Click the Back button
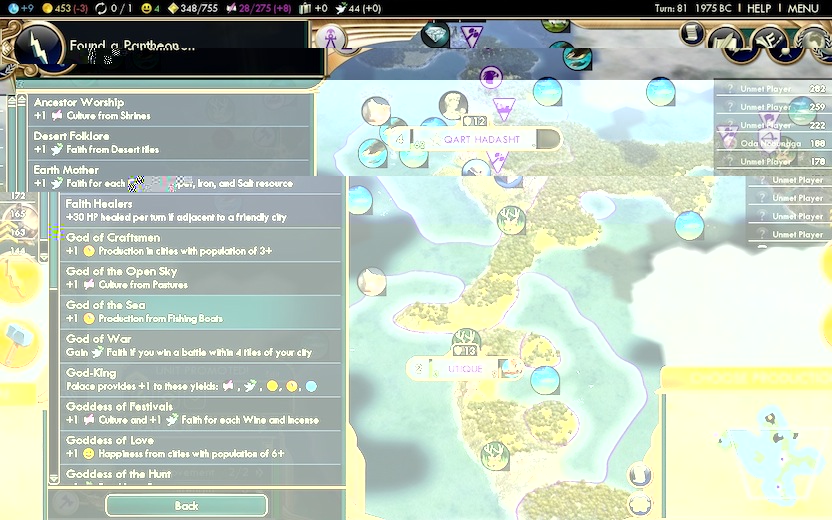The height and width of the screenshot is (520, 832). (186, 506)
